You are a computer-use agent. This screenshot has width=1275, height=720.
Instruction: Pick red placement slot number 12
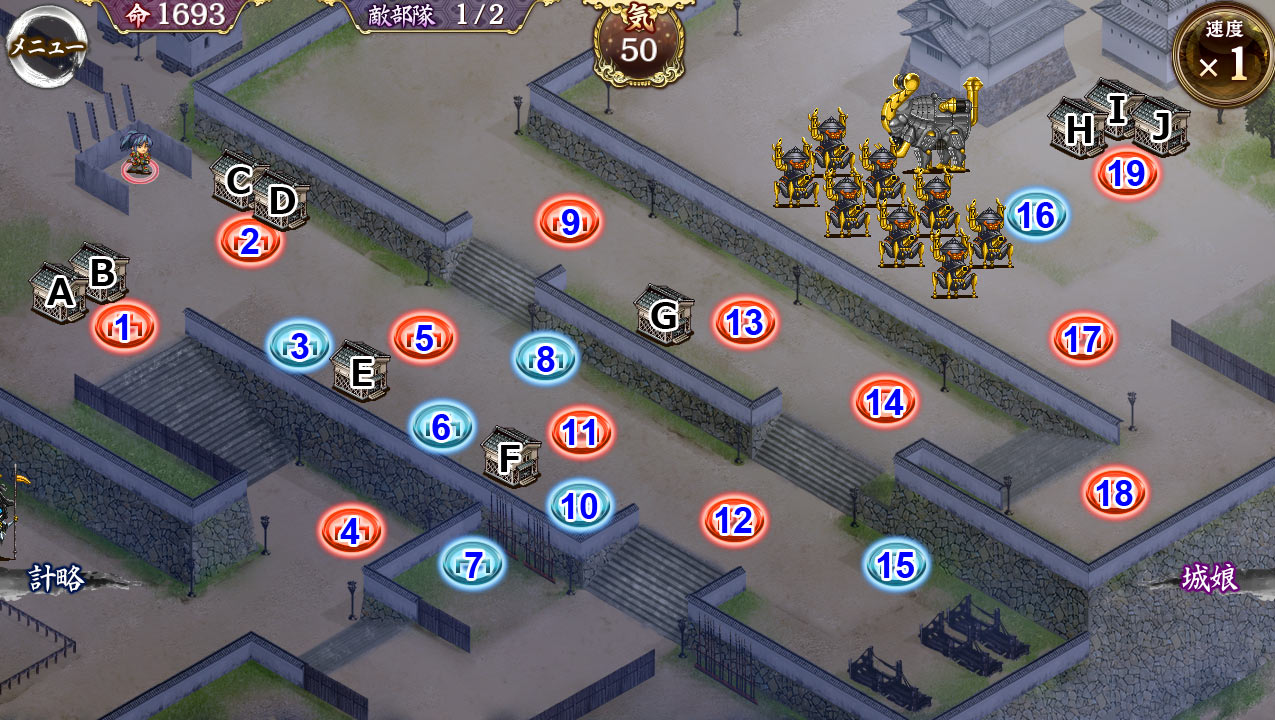734,520
